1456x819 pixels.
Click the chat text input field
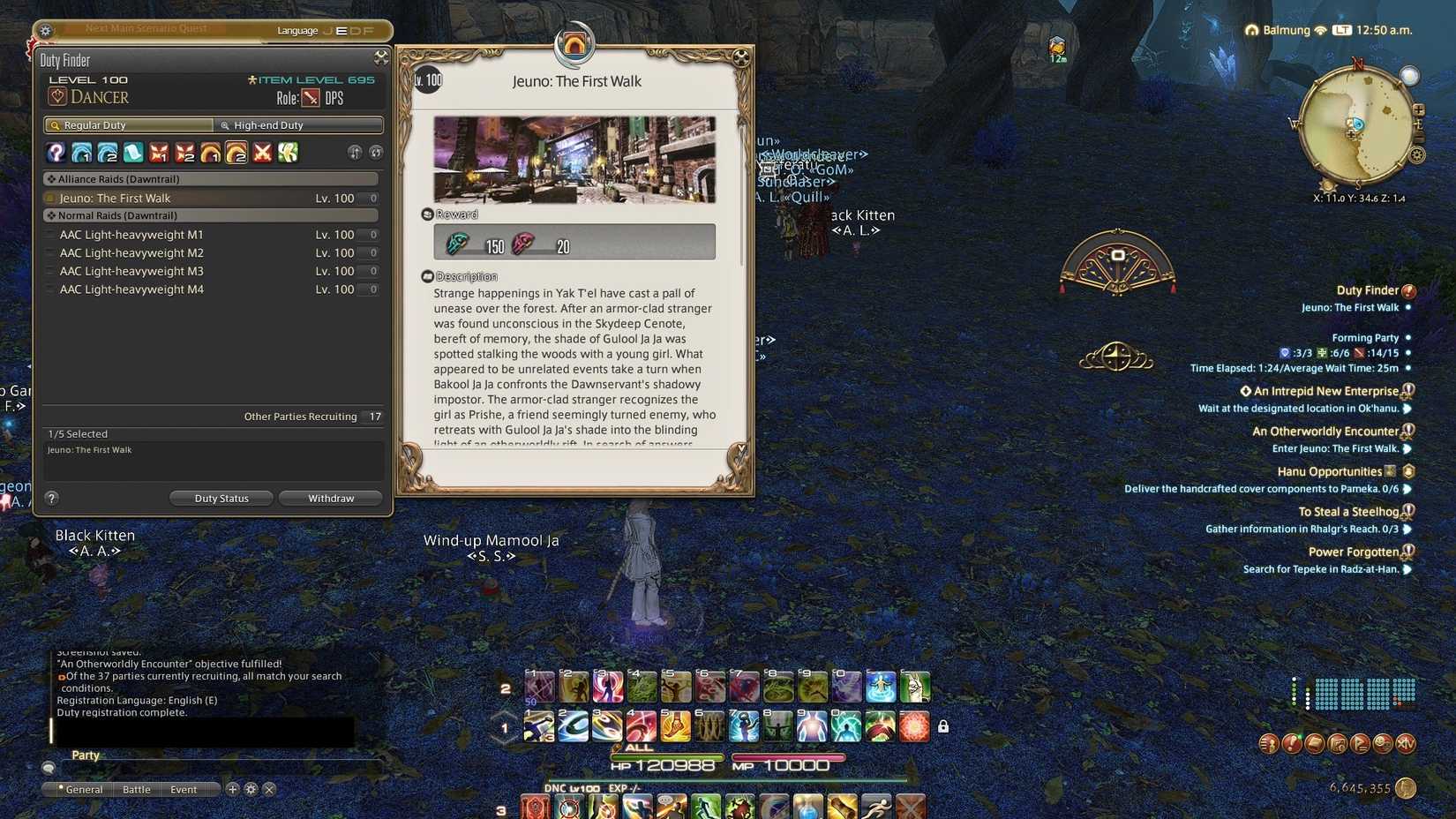203,733
